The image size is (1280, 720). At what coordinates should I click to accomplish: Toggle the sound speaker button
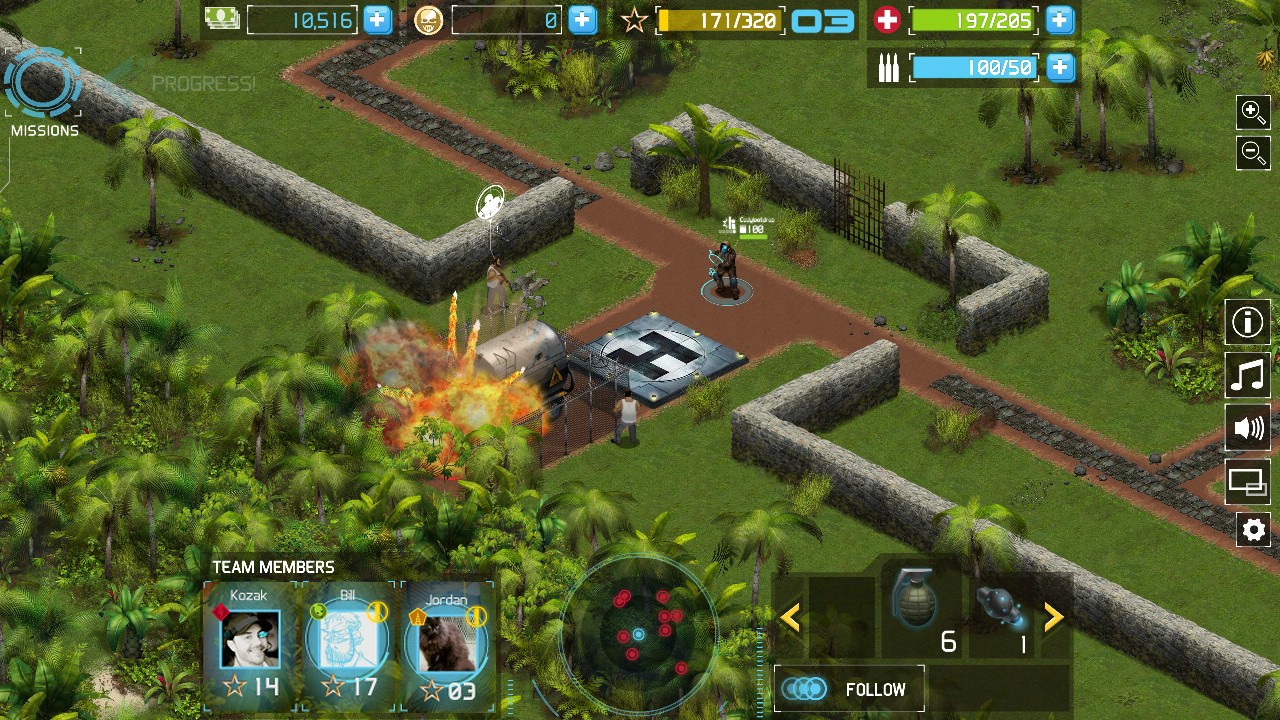(1248, 429)
